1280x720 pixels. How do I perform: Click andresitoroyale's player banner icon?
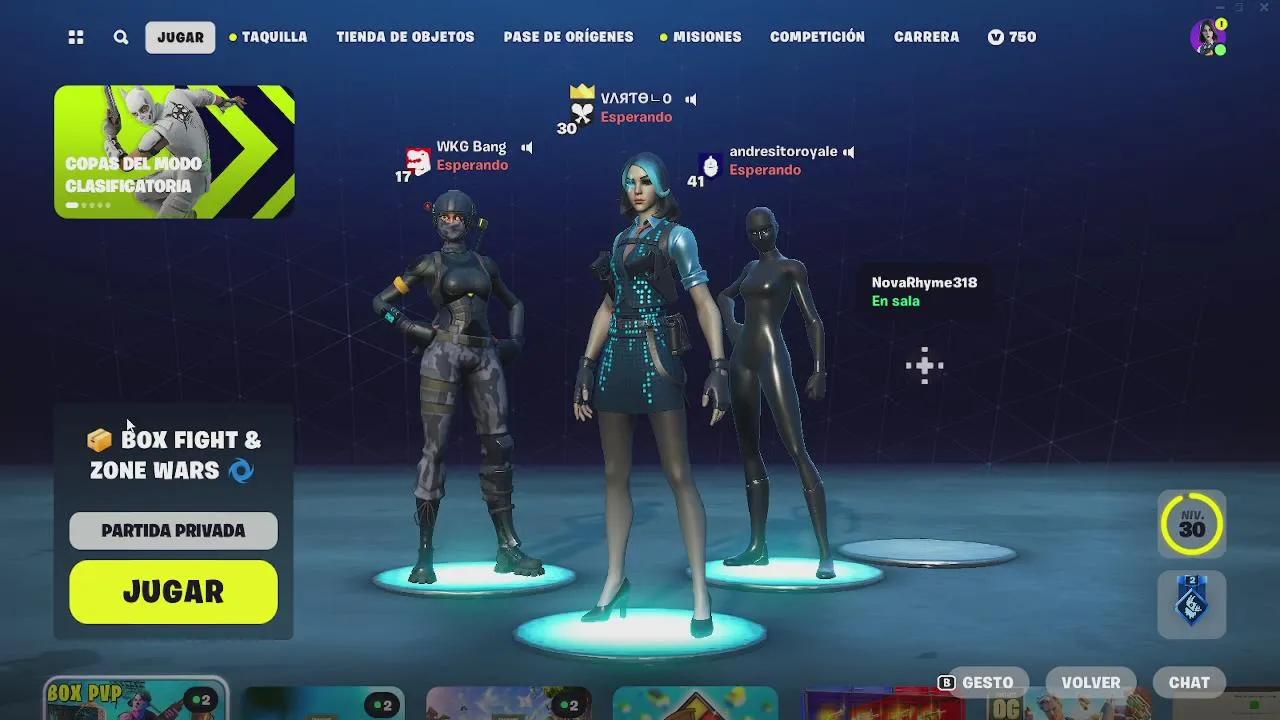click(709, 164)
